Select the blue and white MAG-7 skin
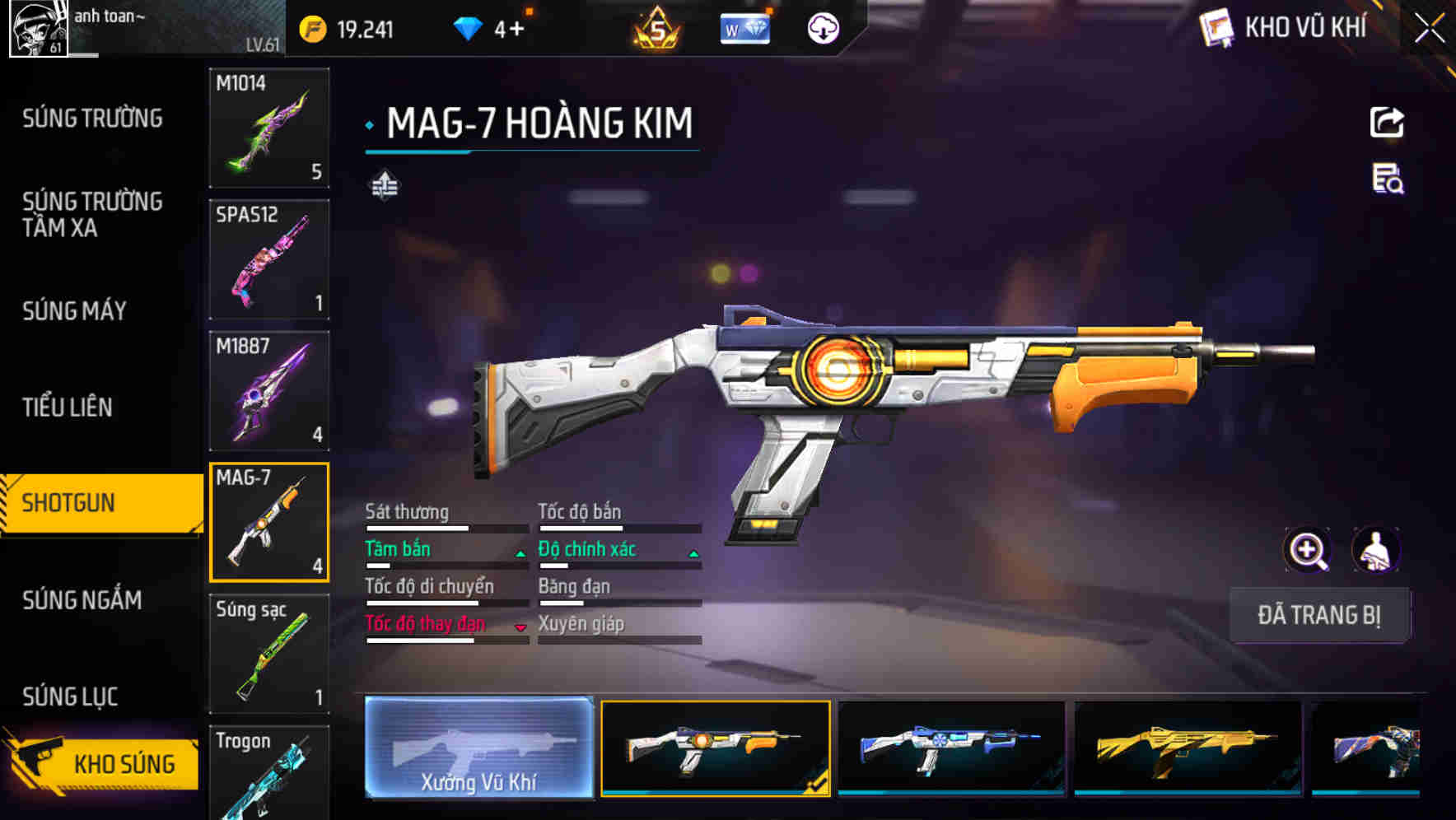This screenshot has height=820, width=1456. (951, 748)
